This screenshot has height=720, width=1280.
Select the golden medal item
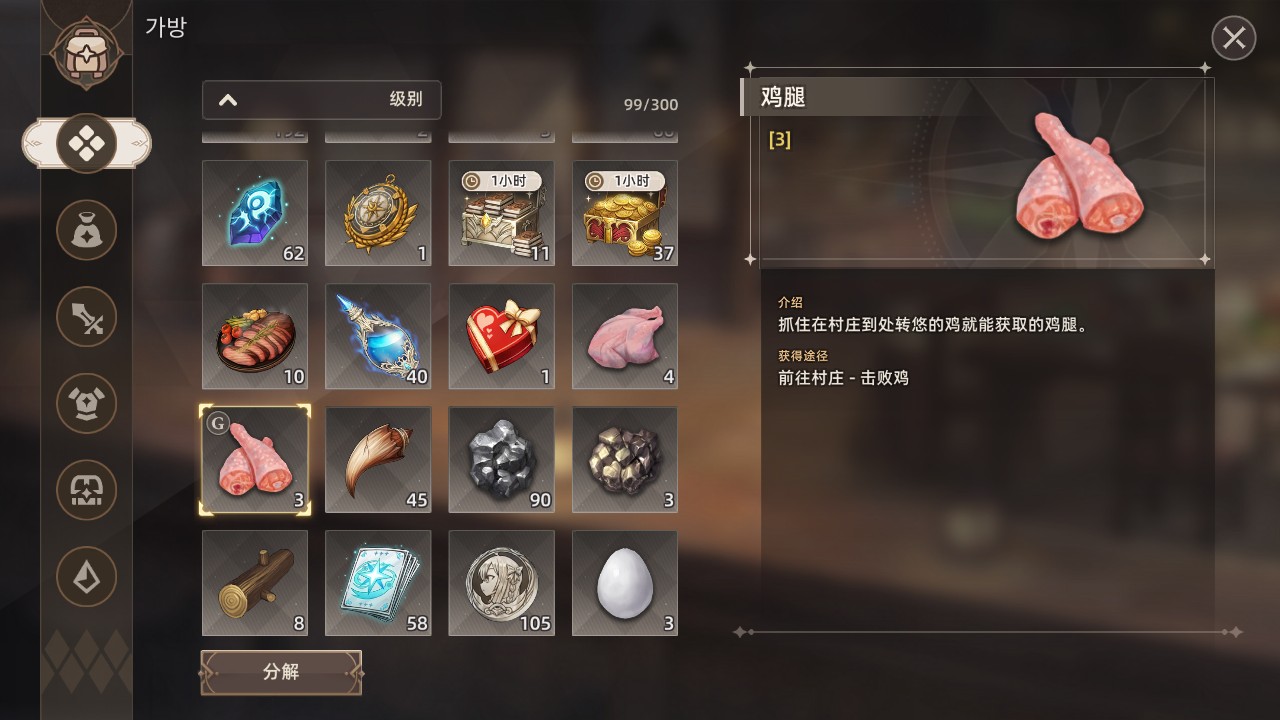coord(377,213)
